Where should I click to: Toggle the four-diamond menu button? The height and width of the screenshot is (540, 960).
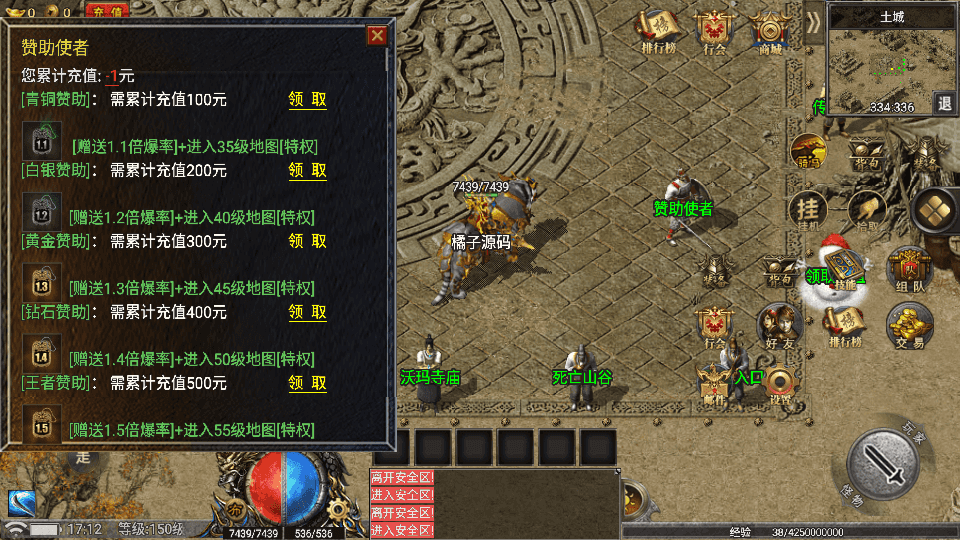click(937, 208)
